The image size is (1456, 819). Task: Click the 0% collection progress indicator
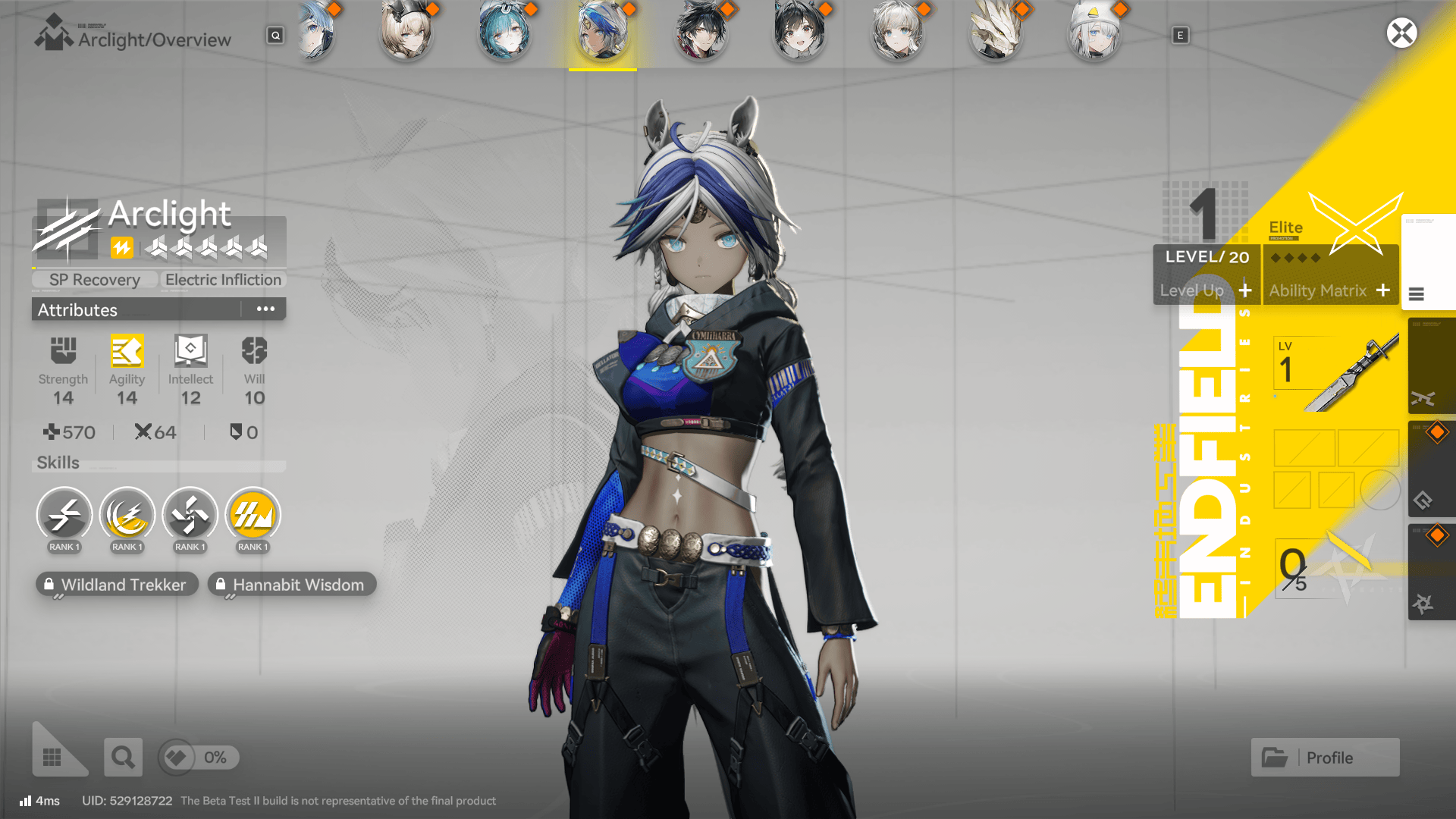[198, 757]
